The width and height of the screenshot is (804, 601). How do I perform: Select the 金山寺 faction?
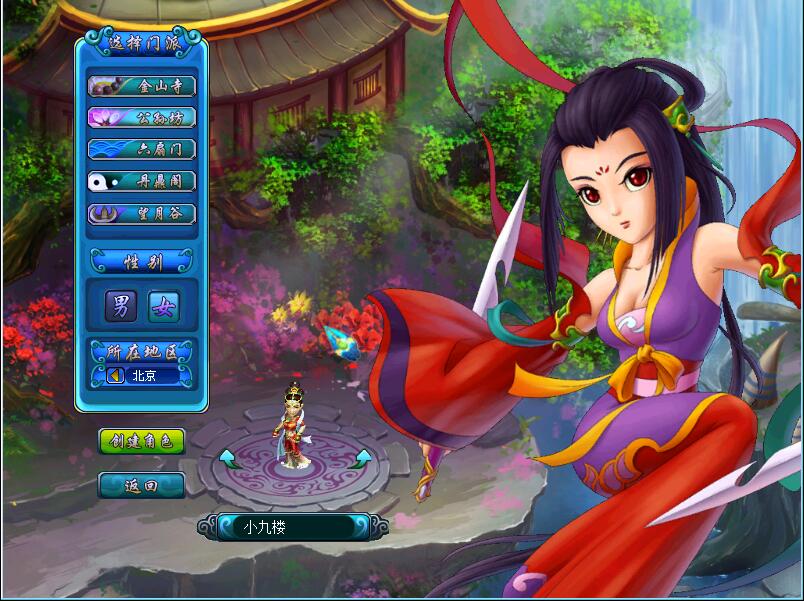pyautogui.click(x=141, y=86)
